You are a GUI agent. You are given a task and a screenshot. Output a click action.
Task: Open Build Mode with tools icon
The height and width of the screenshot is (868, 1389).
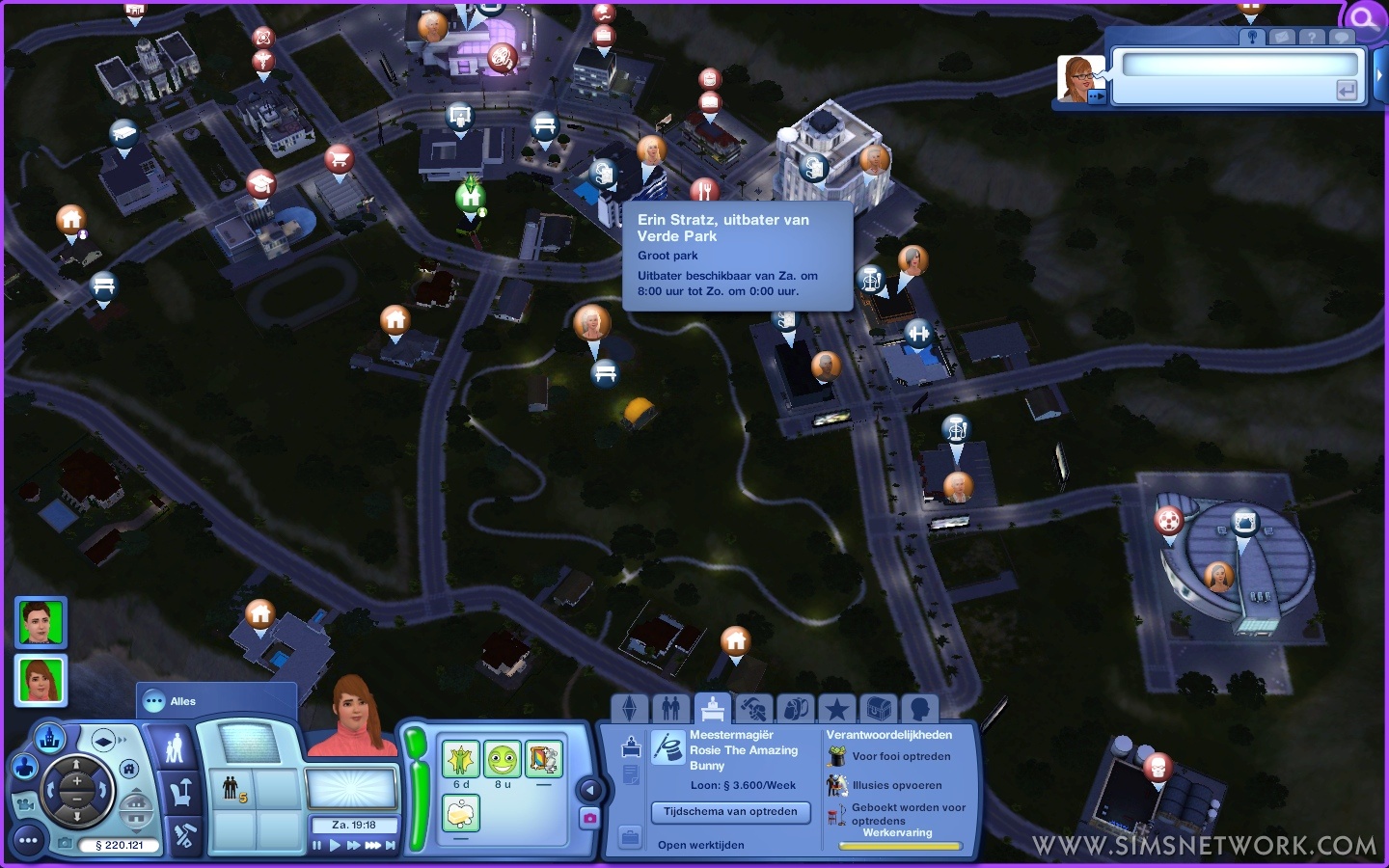click(183, 836)
